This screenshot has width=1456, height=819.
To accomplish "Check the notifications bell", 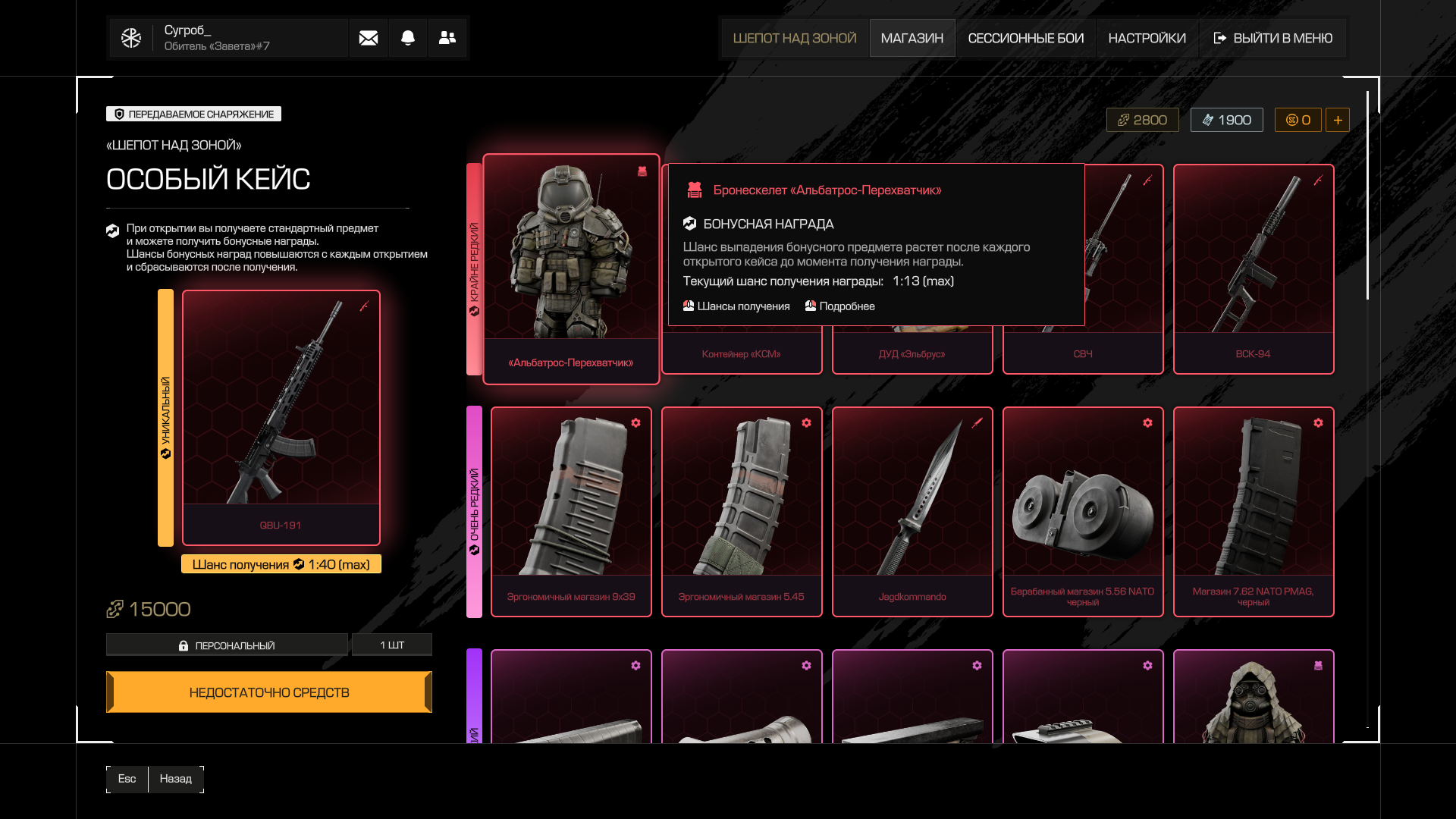I will pos(408,38).
